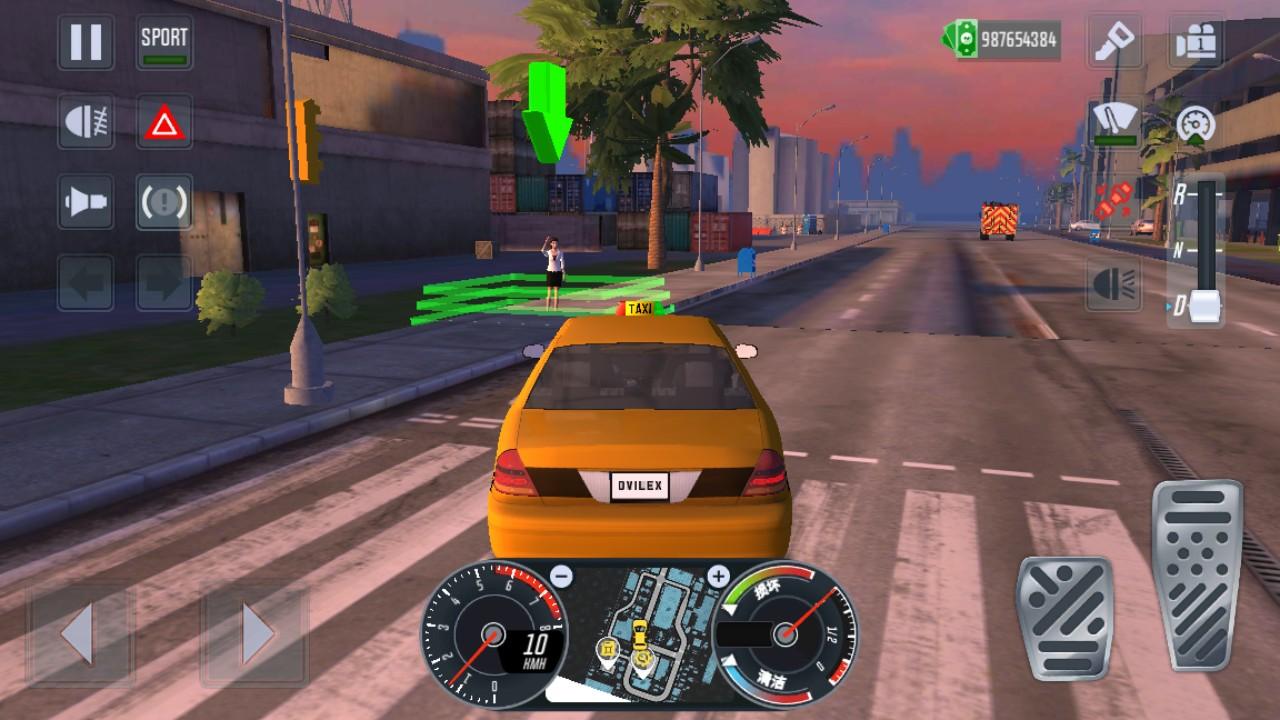
Task: Switch on the right turn signal
Action: [164, 282]
